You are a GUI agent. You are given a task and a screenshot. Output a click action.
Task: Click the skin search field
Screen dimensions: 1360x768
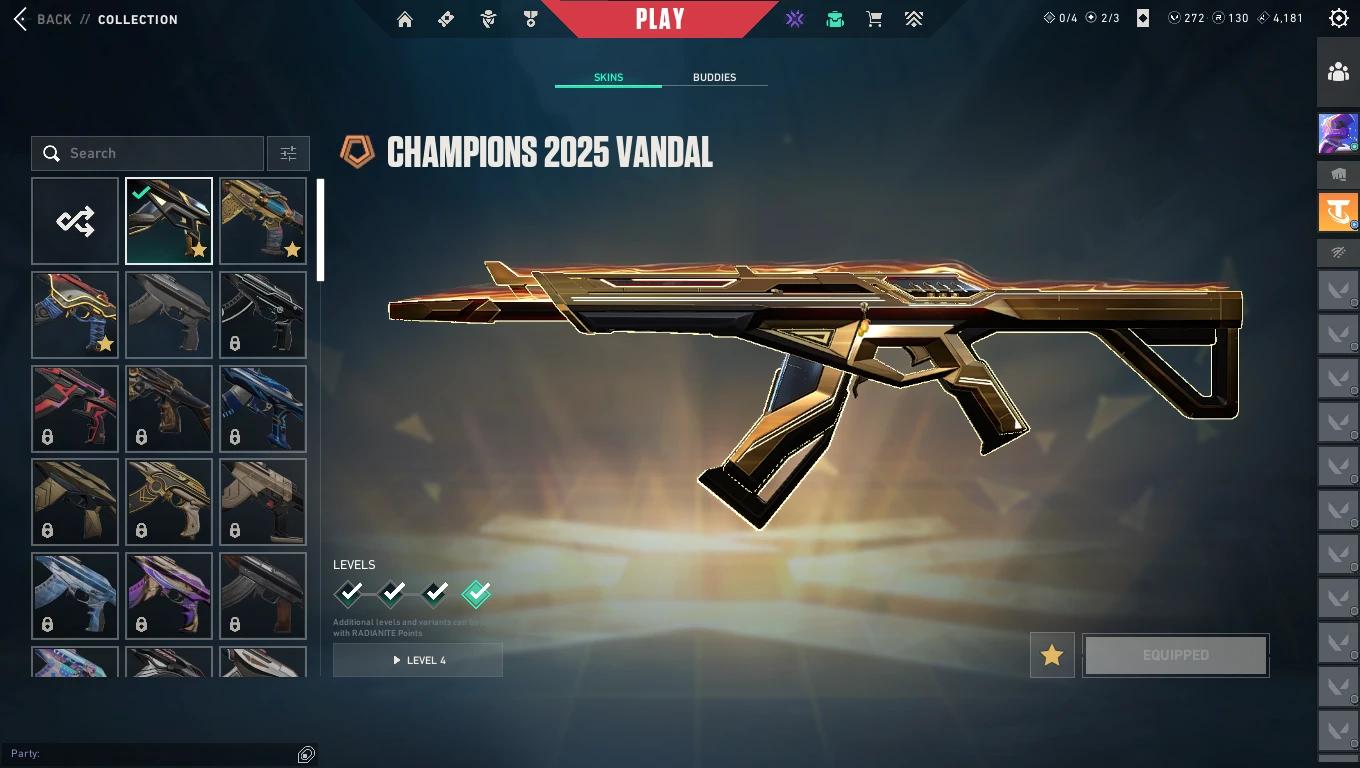[148, 153]
